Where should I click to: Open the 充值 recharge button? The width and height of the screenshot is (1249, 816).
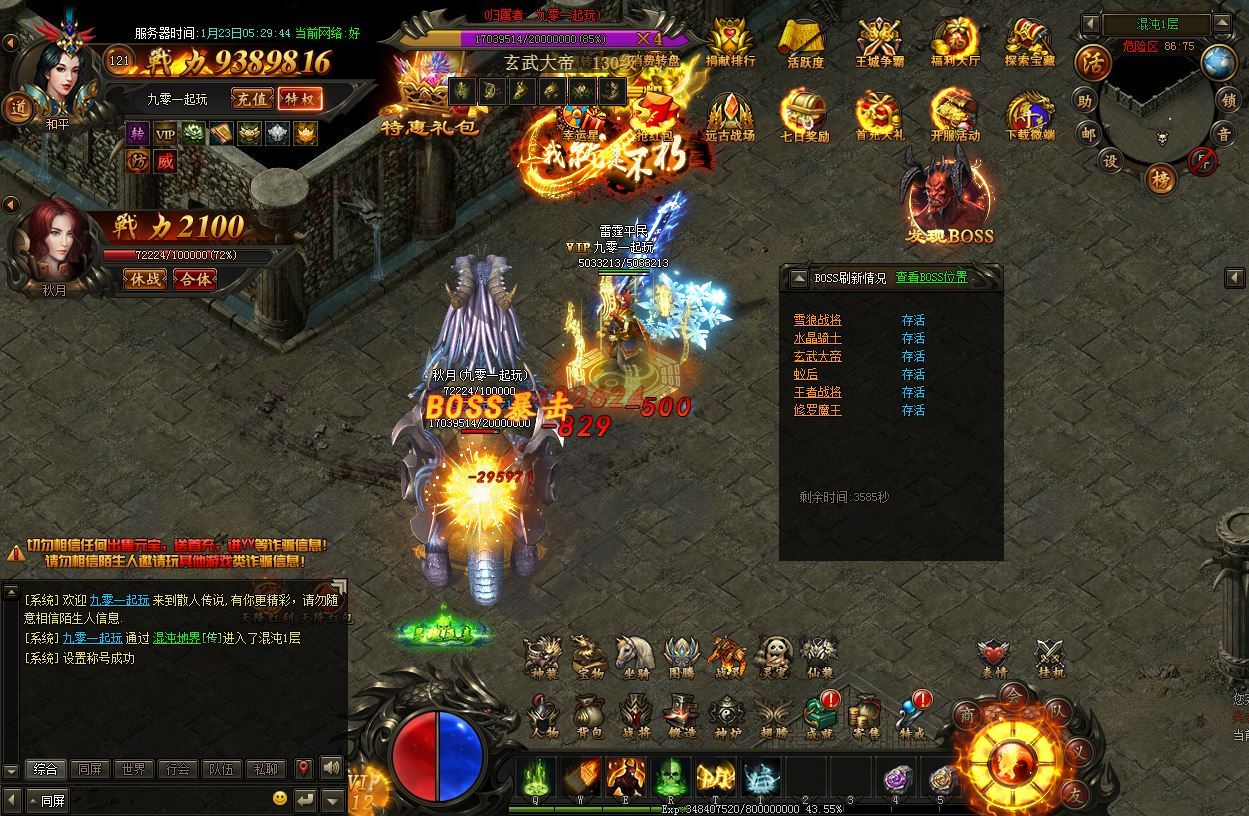[x=250, y=98]
